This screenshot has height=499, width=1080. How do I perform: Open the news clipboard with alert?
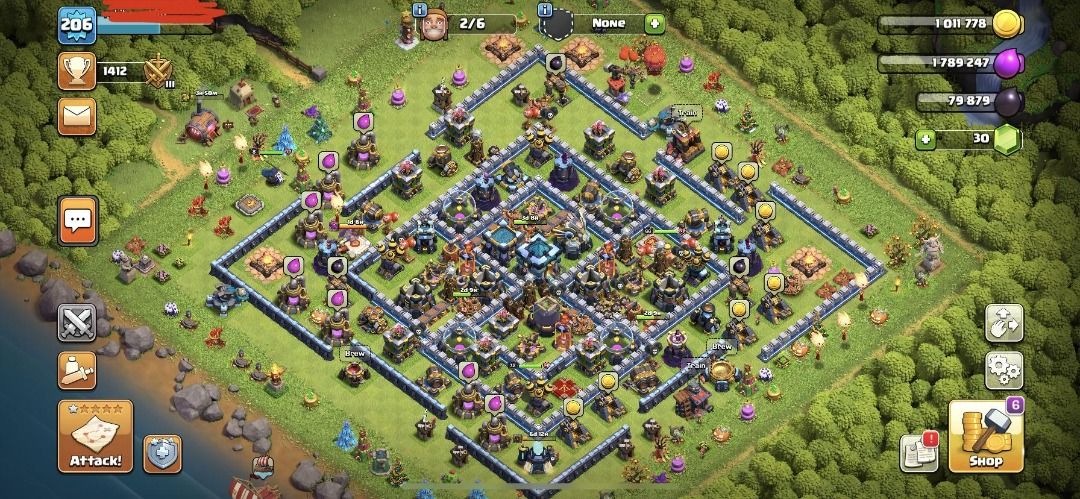(x=919, y=453)
